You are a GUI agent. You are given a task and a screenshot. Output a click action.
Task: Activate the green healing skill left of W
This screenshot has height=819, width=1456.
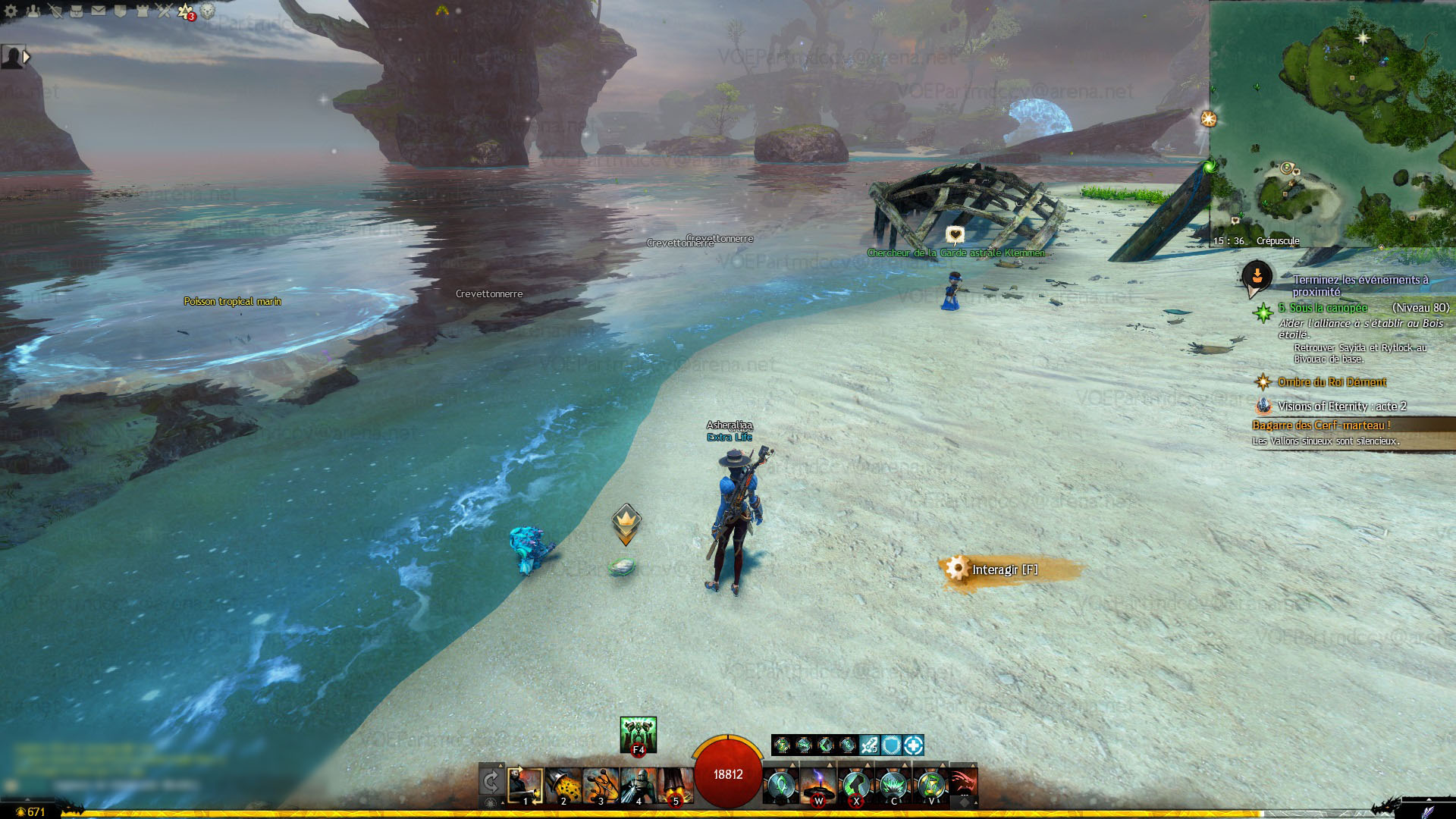pyautogui.click(x=780, y=786)
